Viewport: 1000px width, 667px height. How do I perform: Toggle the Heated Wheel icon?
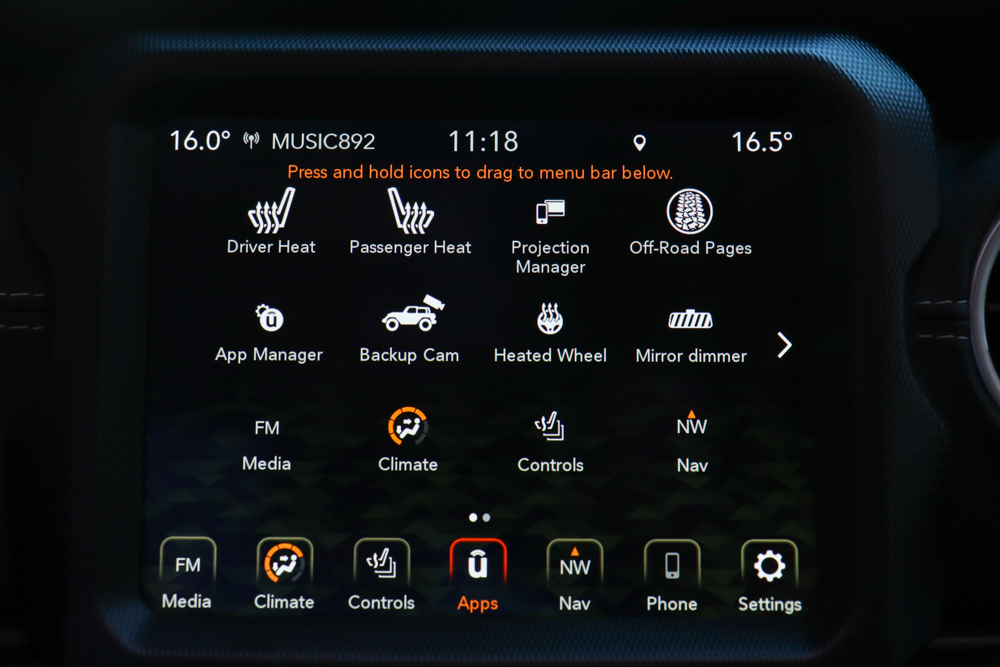tap(550, 320)
